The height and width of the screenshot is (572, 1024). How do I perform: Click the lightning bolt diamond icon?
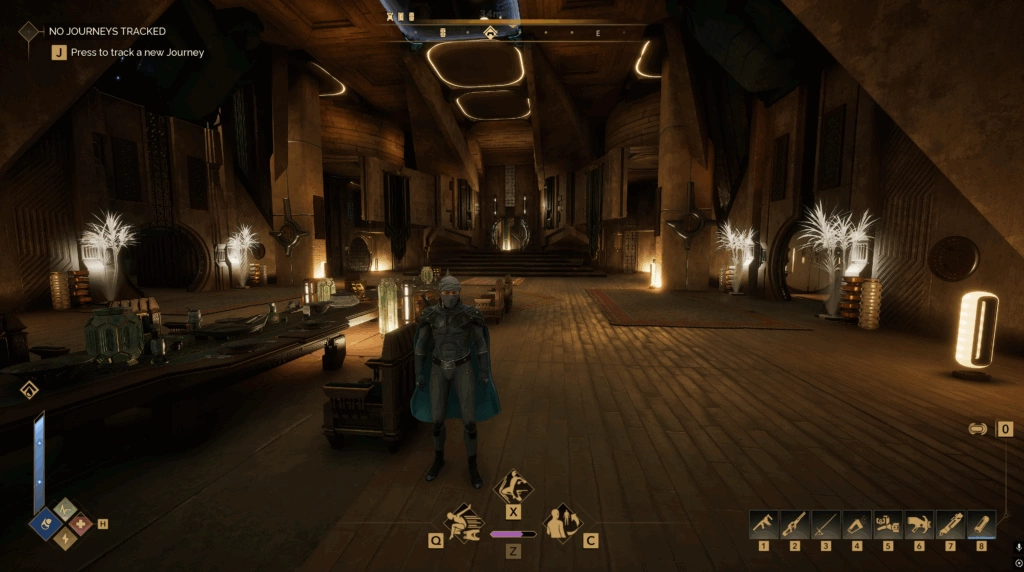click(64, 538)
